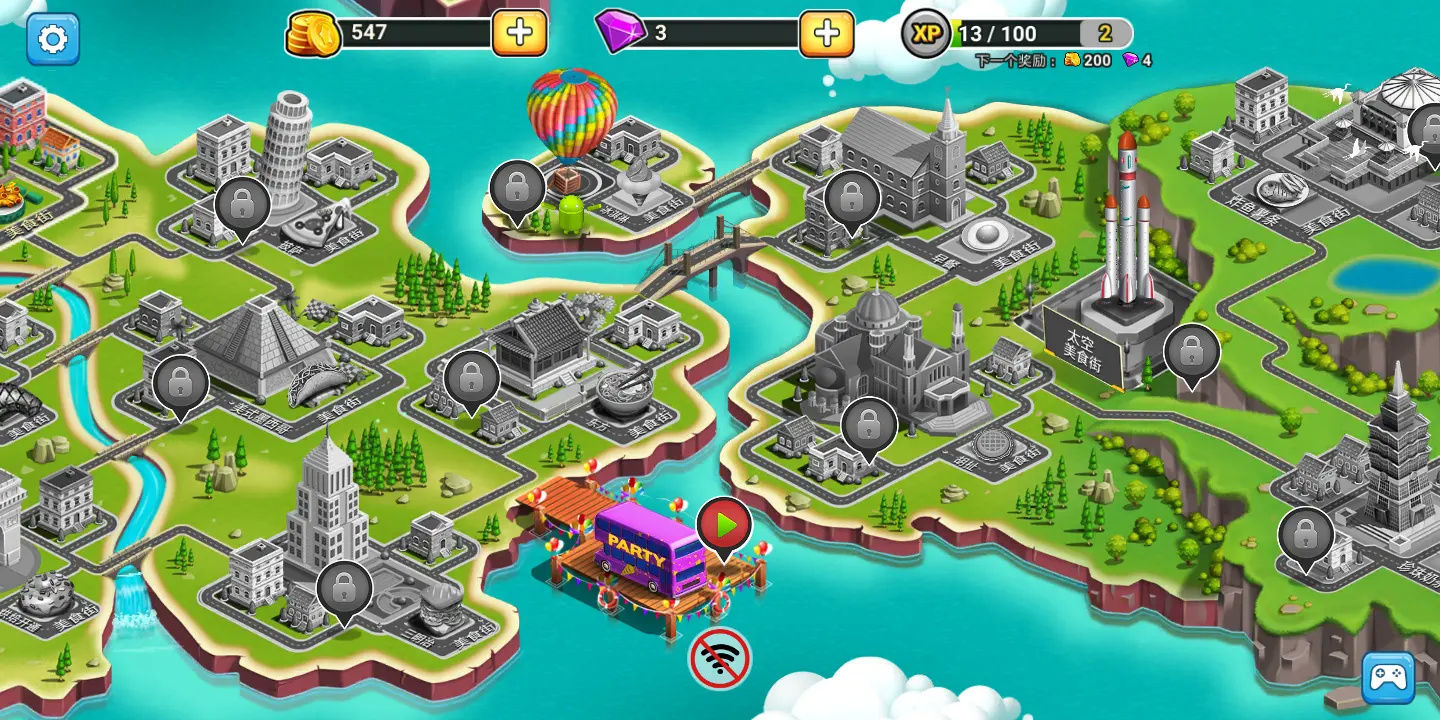
Task: Choose the locked marker beside the pagoda tower
Action: [1305, 536]
